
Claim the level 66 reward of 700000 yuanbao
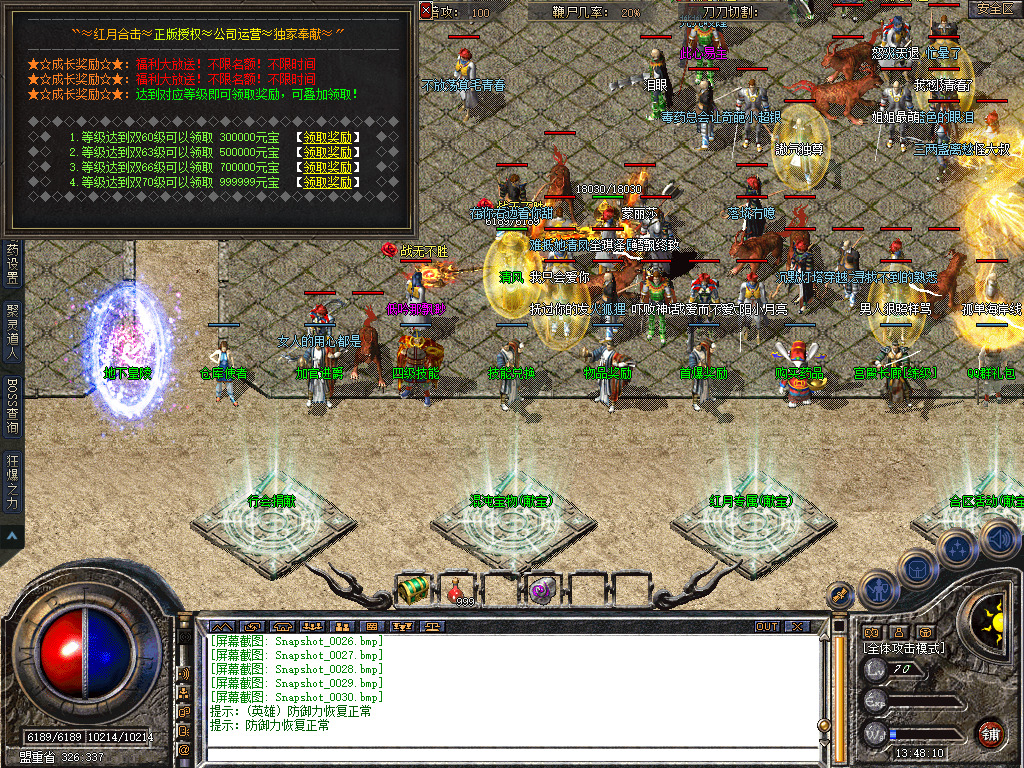(329, 167)
